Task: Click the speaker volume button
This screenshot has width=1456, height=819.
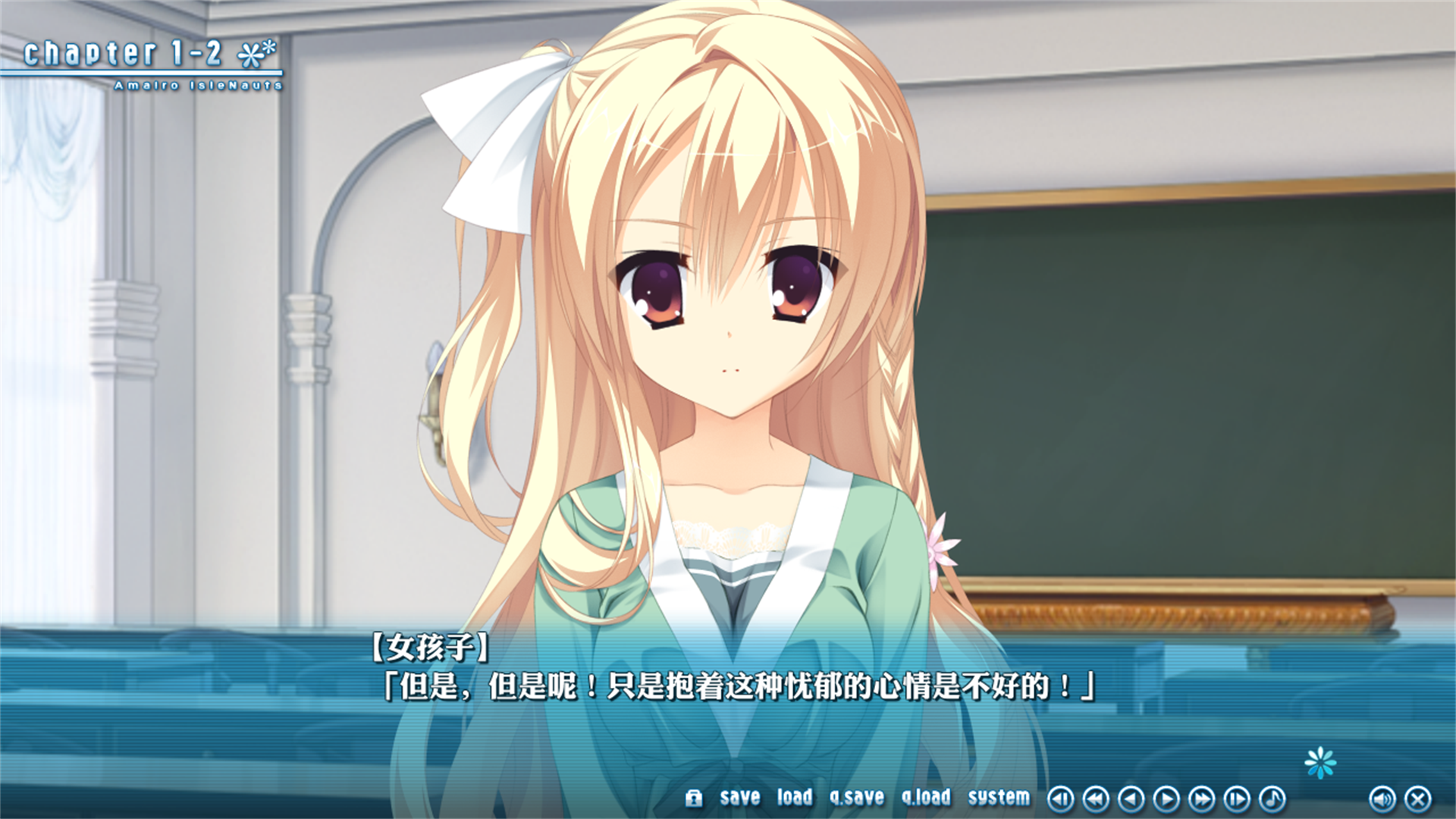Action: coord(1382,799)
